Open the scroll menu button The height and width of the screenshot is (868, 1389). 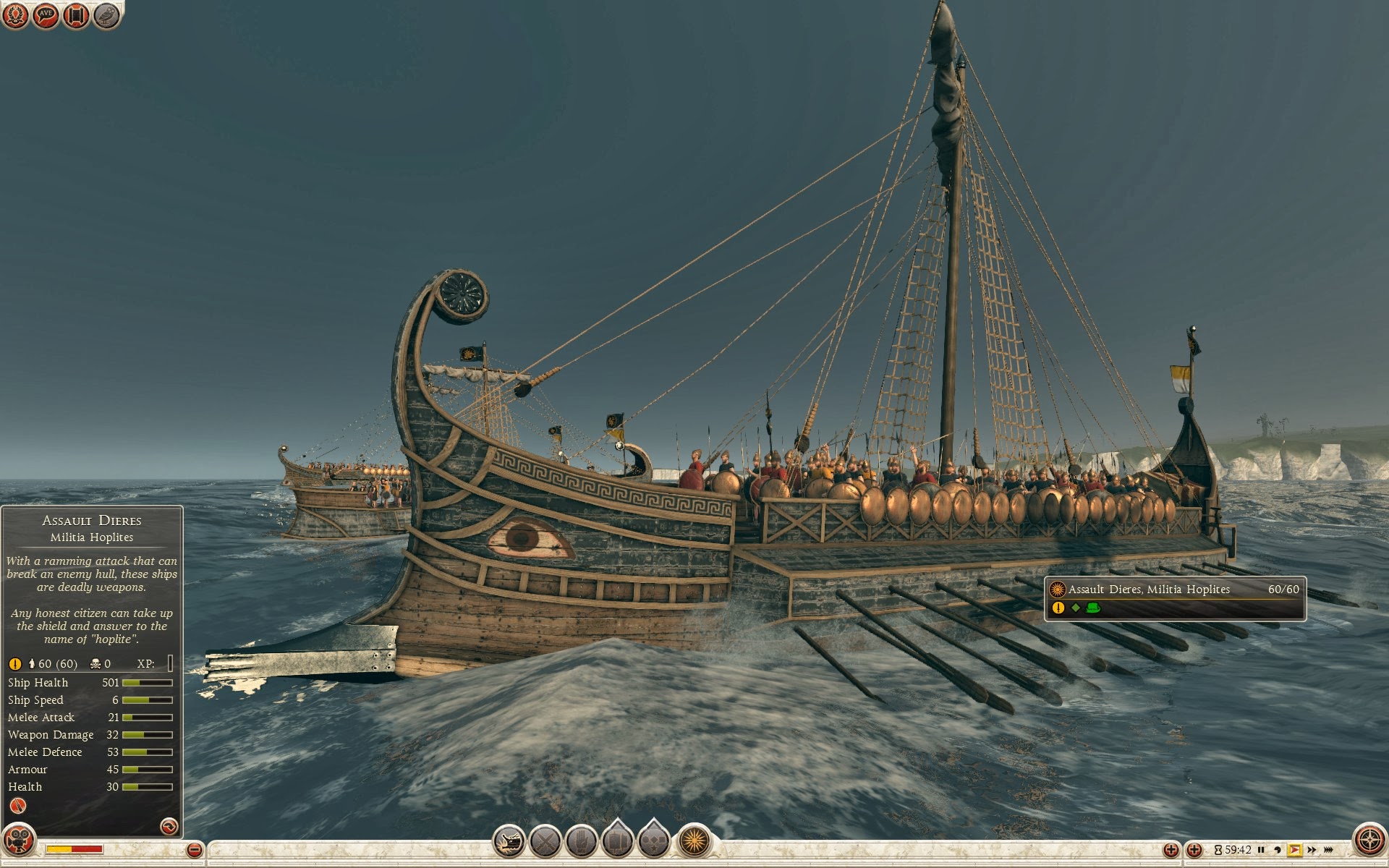(x=76, y=15)
